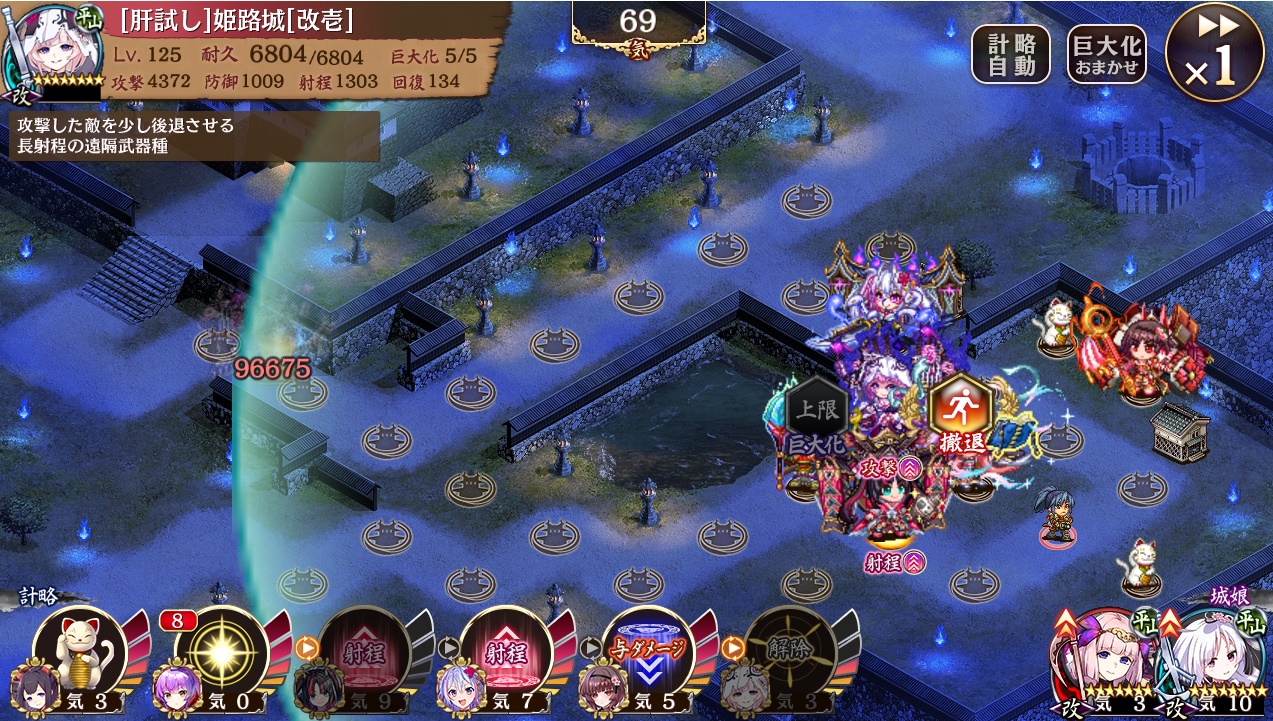The image size is (1273, 721).
Task: Change game speed with the ×1 button
Action: [x=1213, y=52]
